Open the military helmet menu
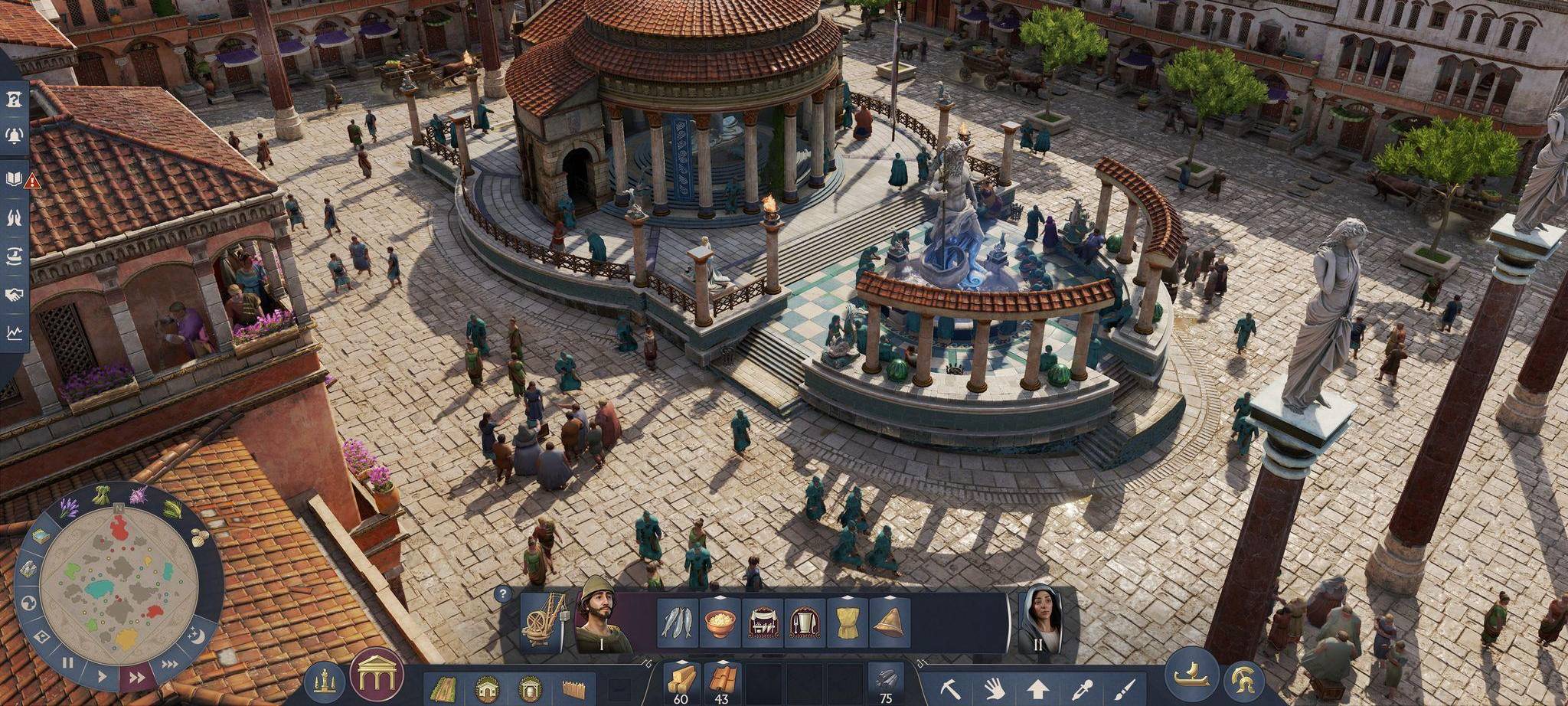 [x=1245, y=680]
